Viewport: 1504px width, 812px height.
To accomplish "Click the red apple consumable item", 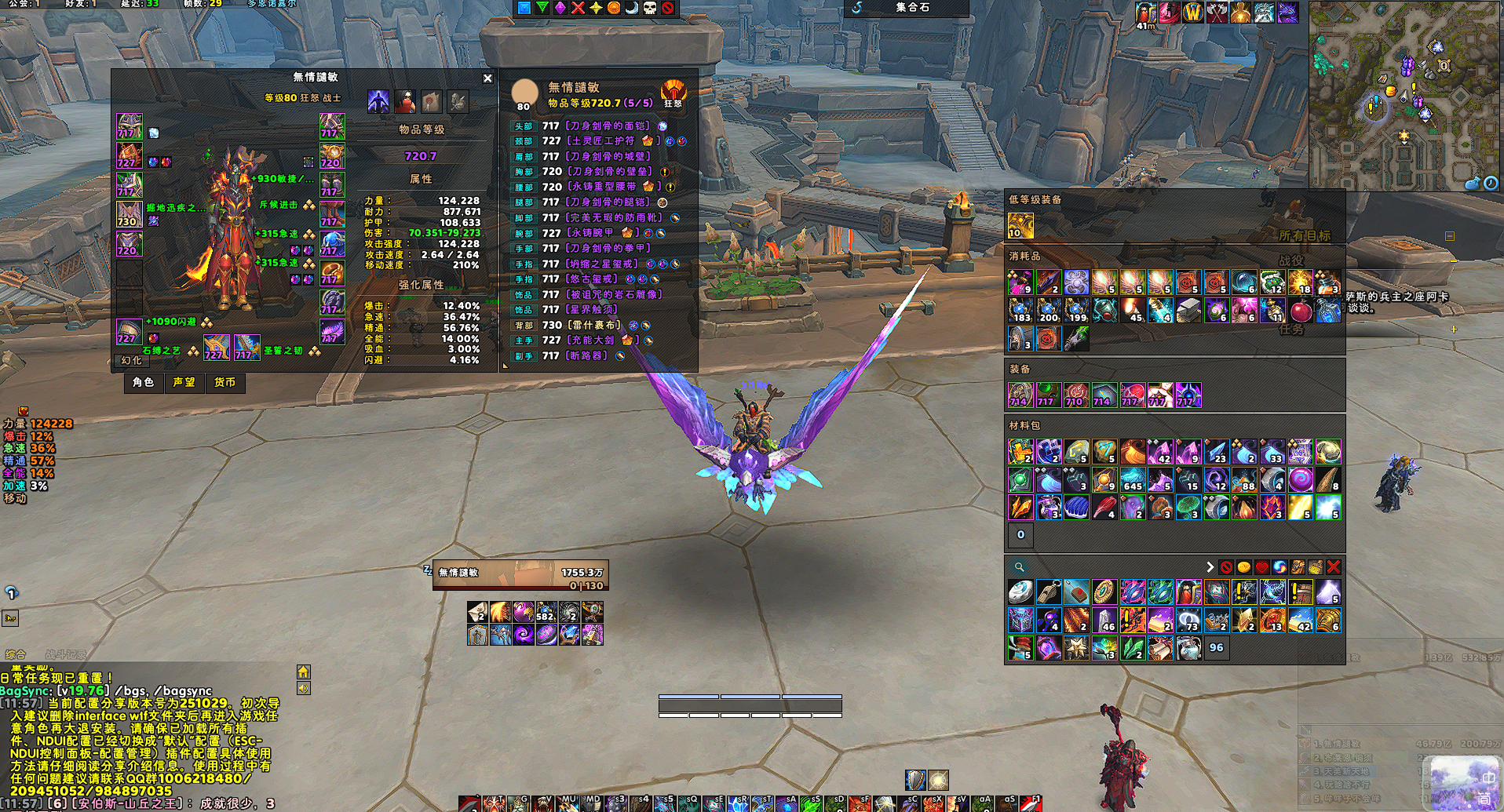I will pyautogui.click(x=1301, y=311).
